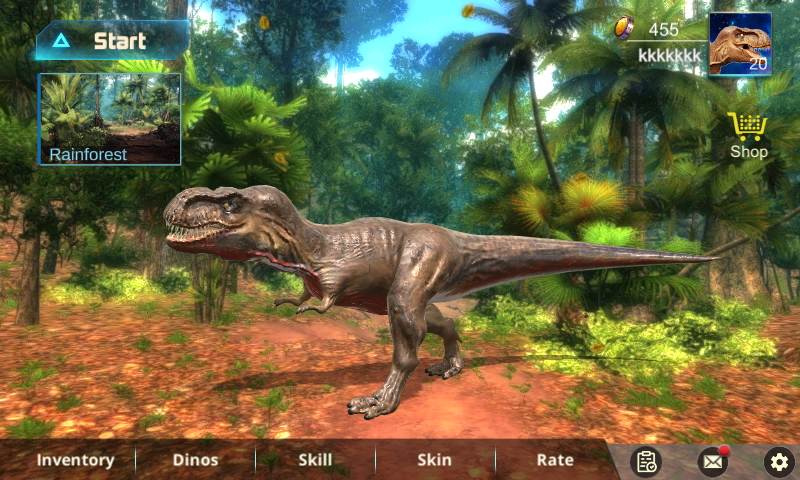Open the Inventory menu
This screenshot has width=800, height=480.
[x=75, y=460]
